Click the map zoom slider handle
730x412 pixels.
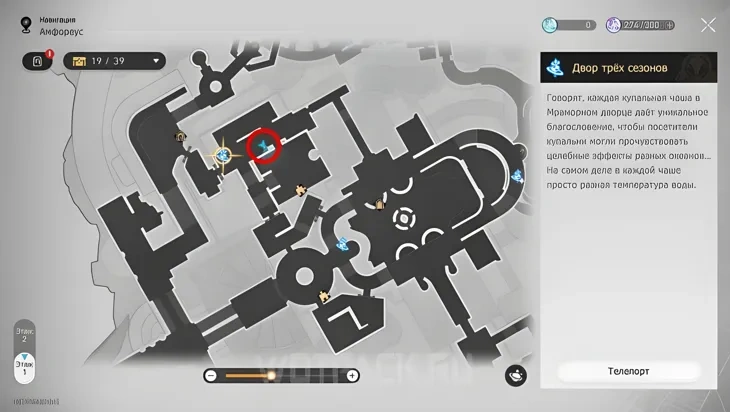coord(270,375)
